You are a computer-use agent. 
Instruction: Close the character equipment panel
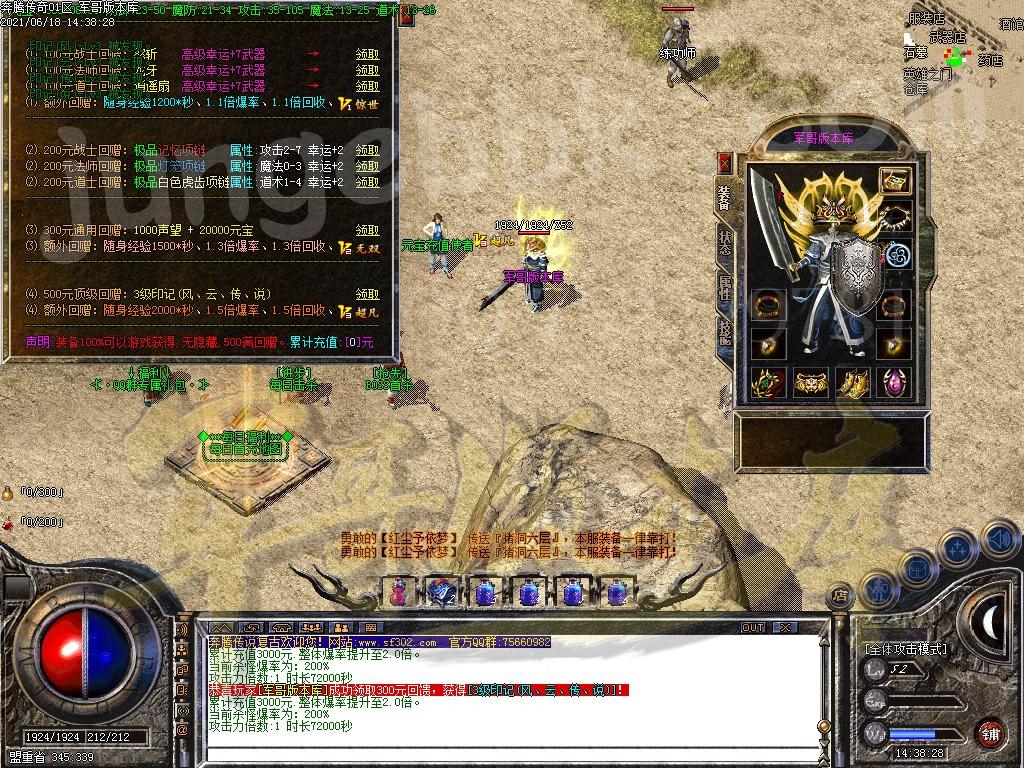tap(725, 162)
